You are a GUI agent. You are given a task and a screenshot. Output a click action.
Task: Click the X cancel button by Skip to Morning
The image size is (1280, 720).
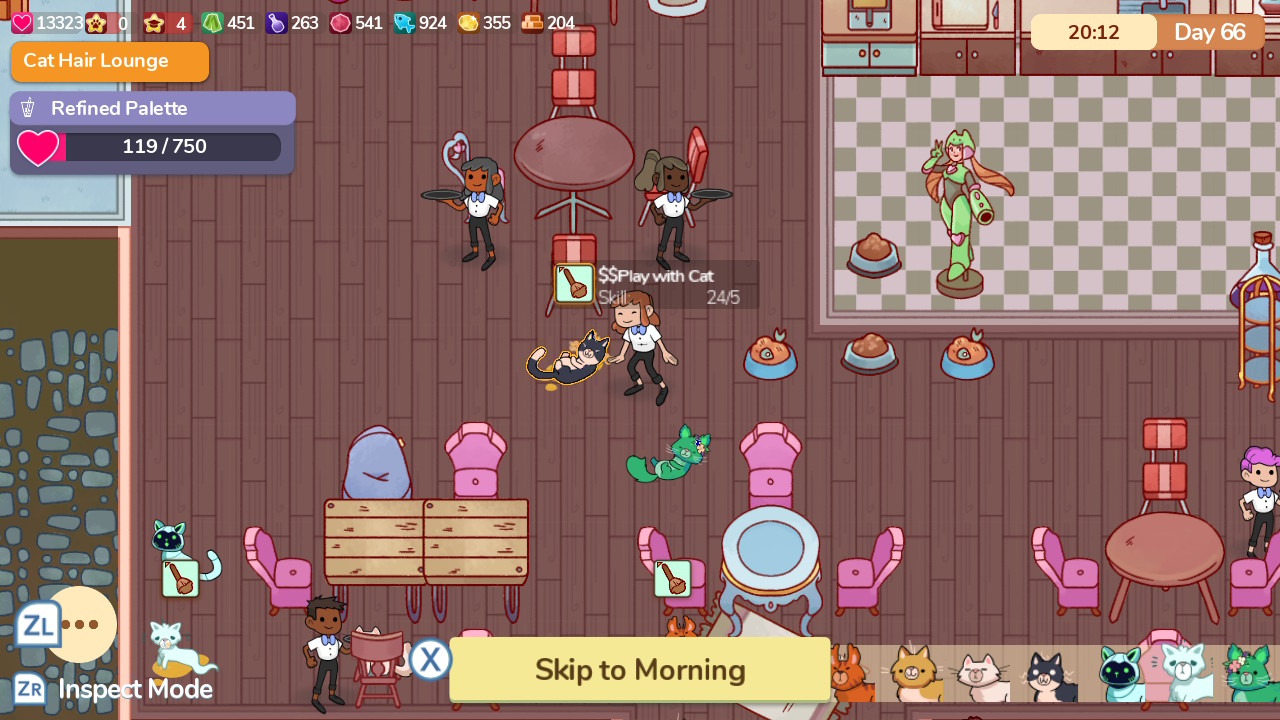[430, 659]
